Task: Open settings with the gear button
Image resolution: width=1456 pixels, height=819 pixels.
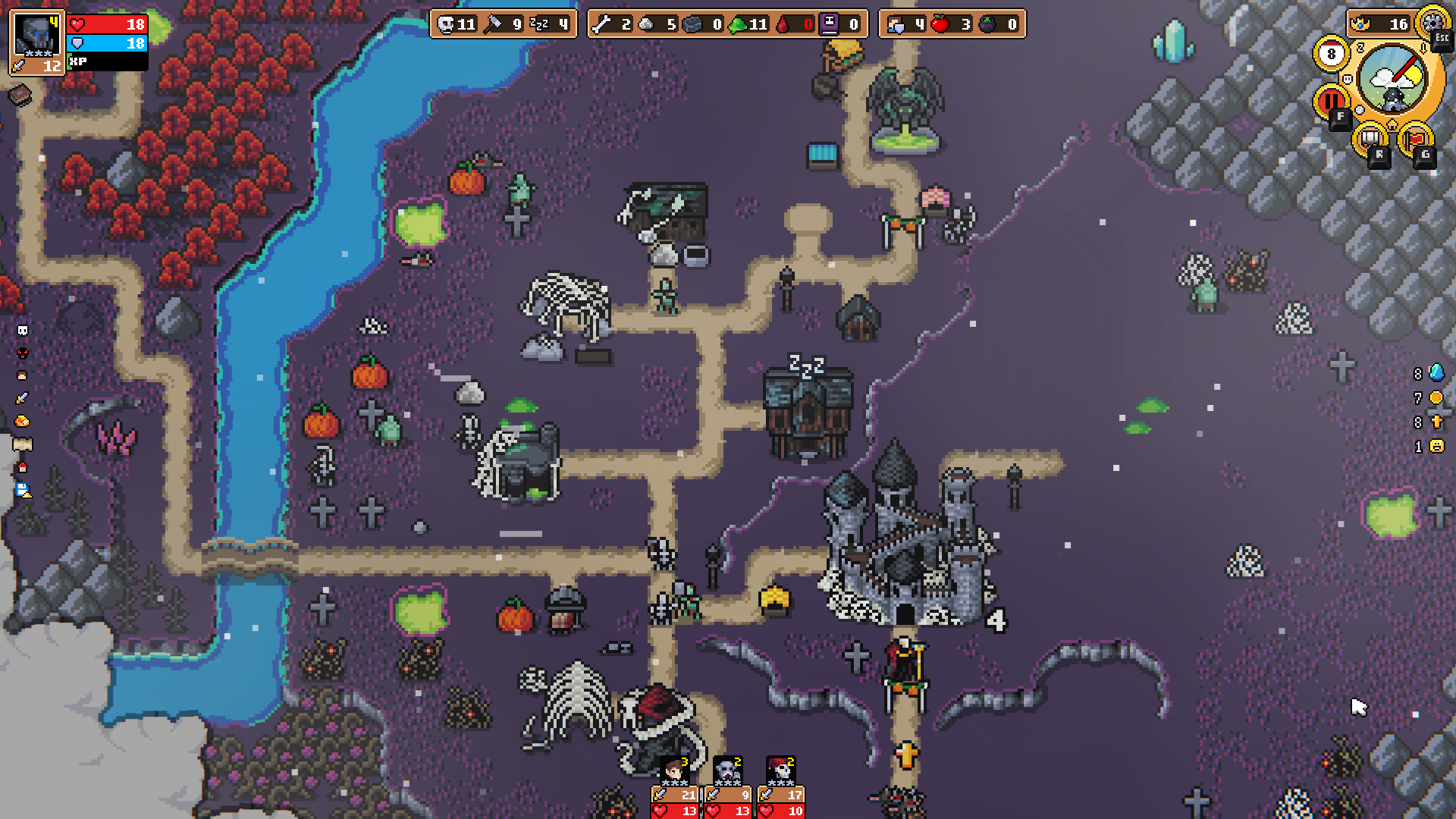Action: (x=1433, y=21)
